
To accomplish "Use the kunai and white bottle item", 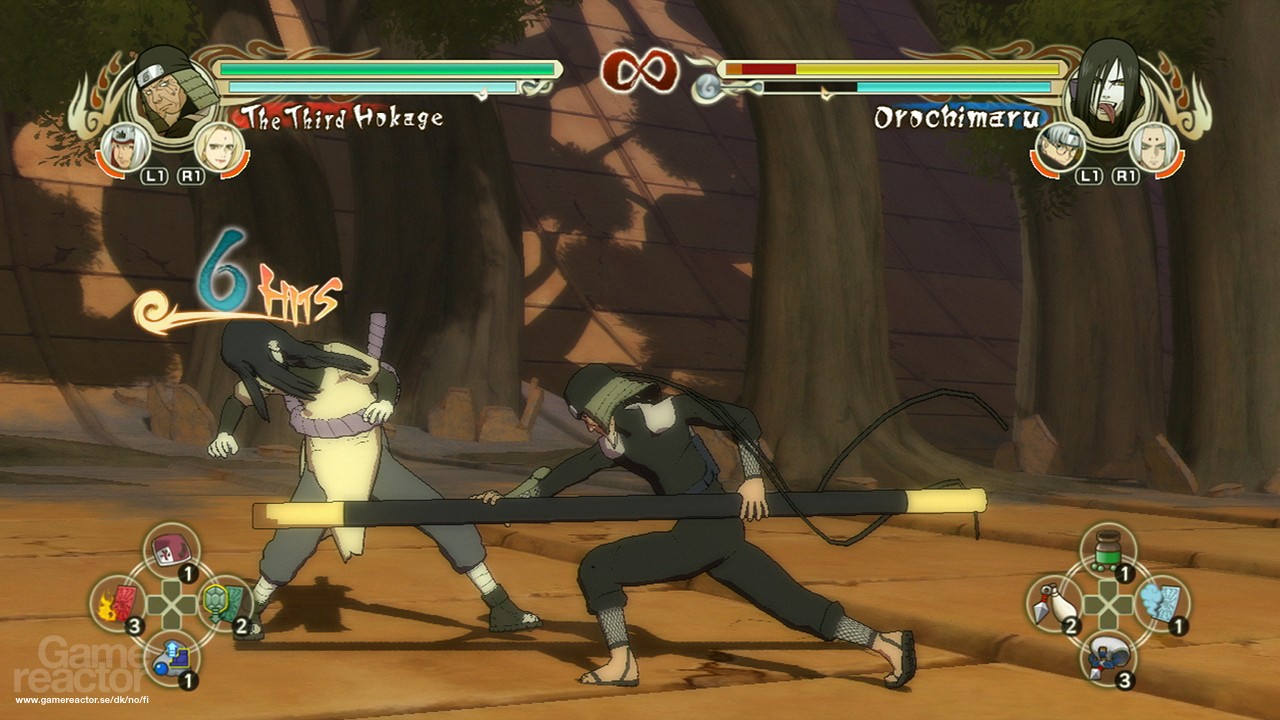I will pyautogui.click(x=1054, y=603).
